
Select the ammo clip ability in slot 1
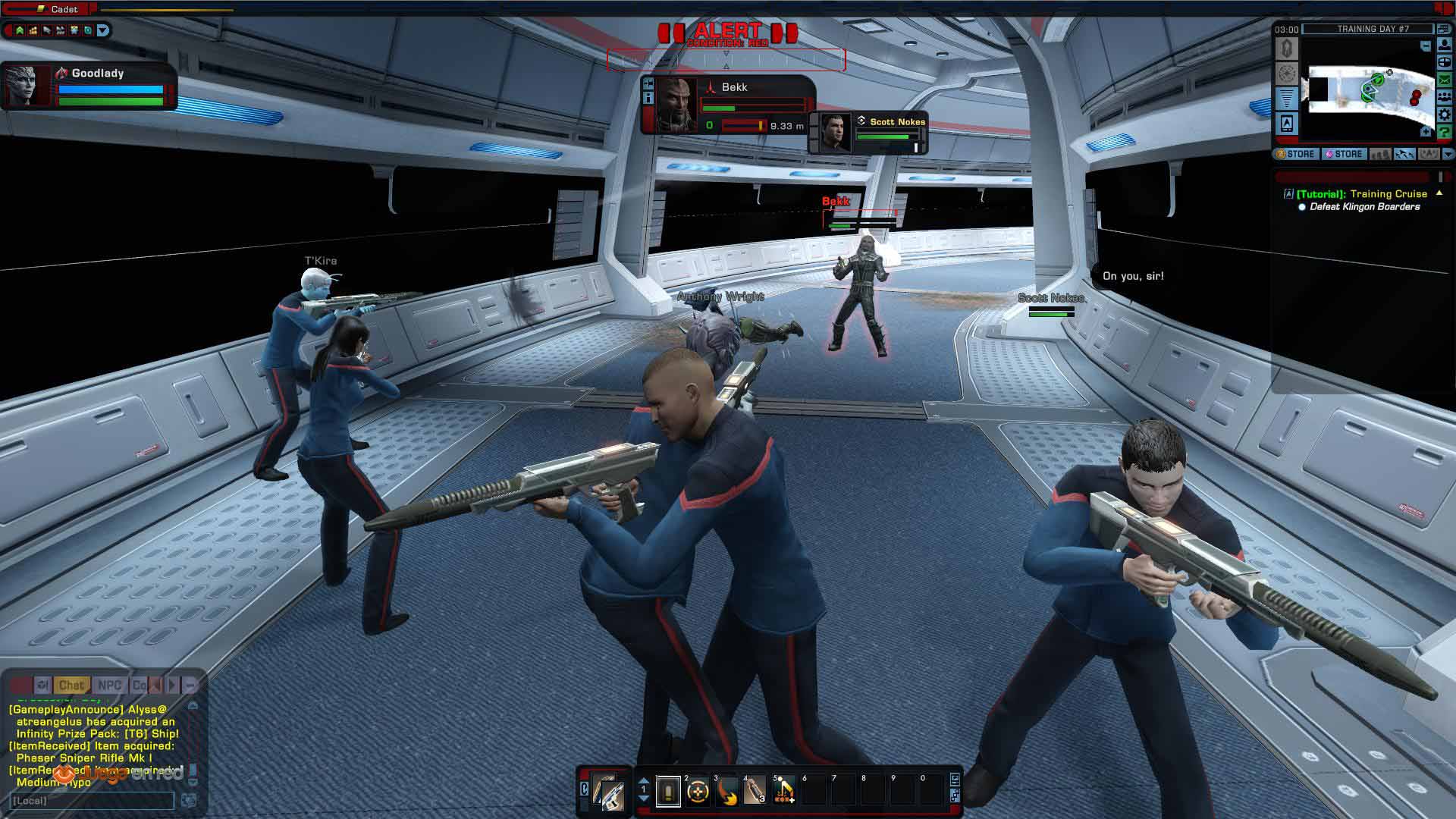pos(668,792)
